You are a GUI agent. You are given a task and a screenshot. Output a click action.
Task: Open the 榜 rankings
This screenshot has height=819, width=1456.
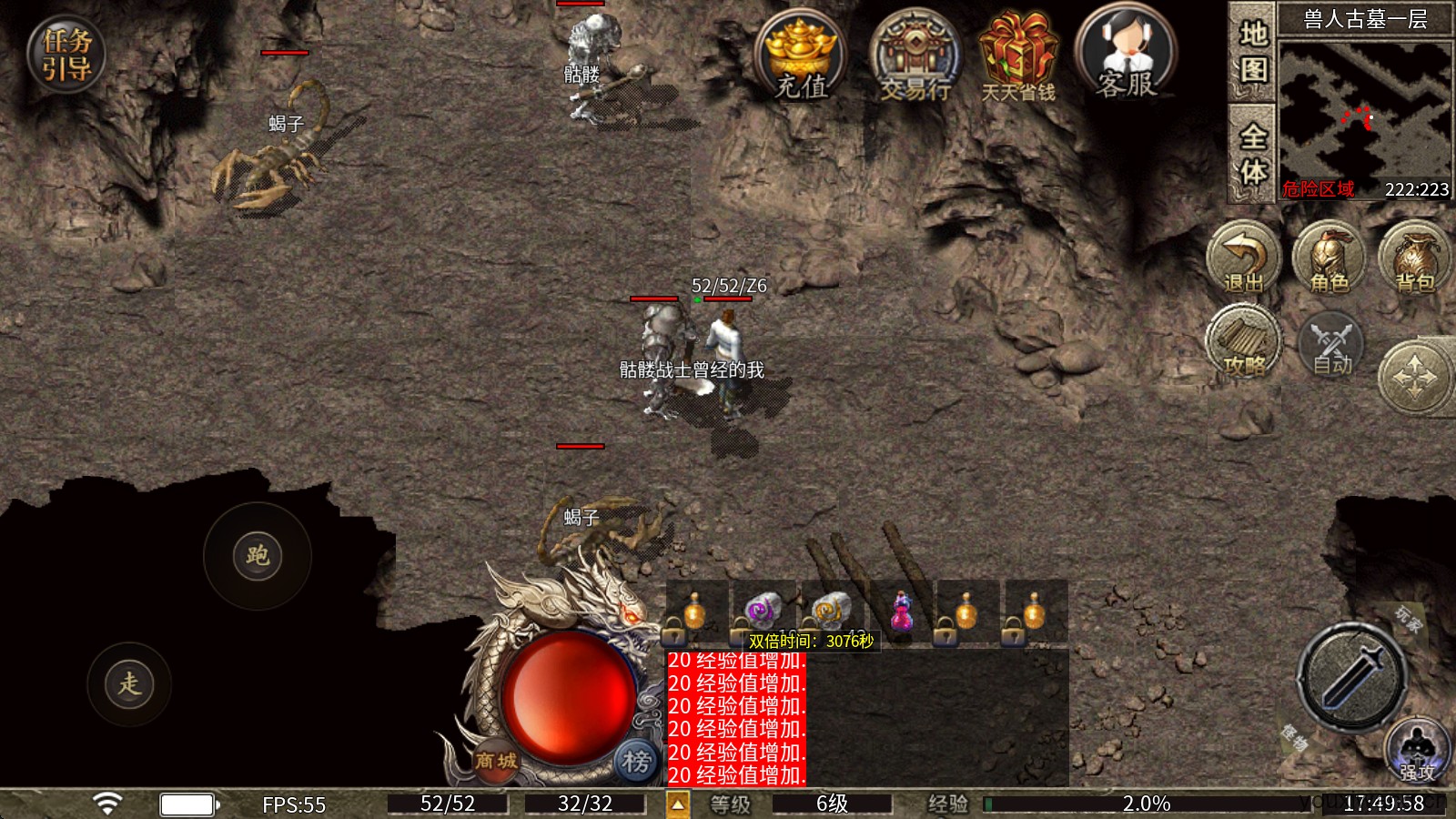pyautogui.click(x=636, y=761)
